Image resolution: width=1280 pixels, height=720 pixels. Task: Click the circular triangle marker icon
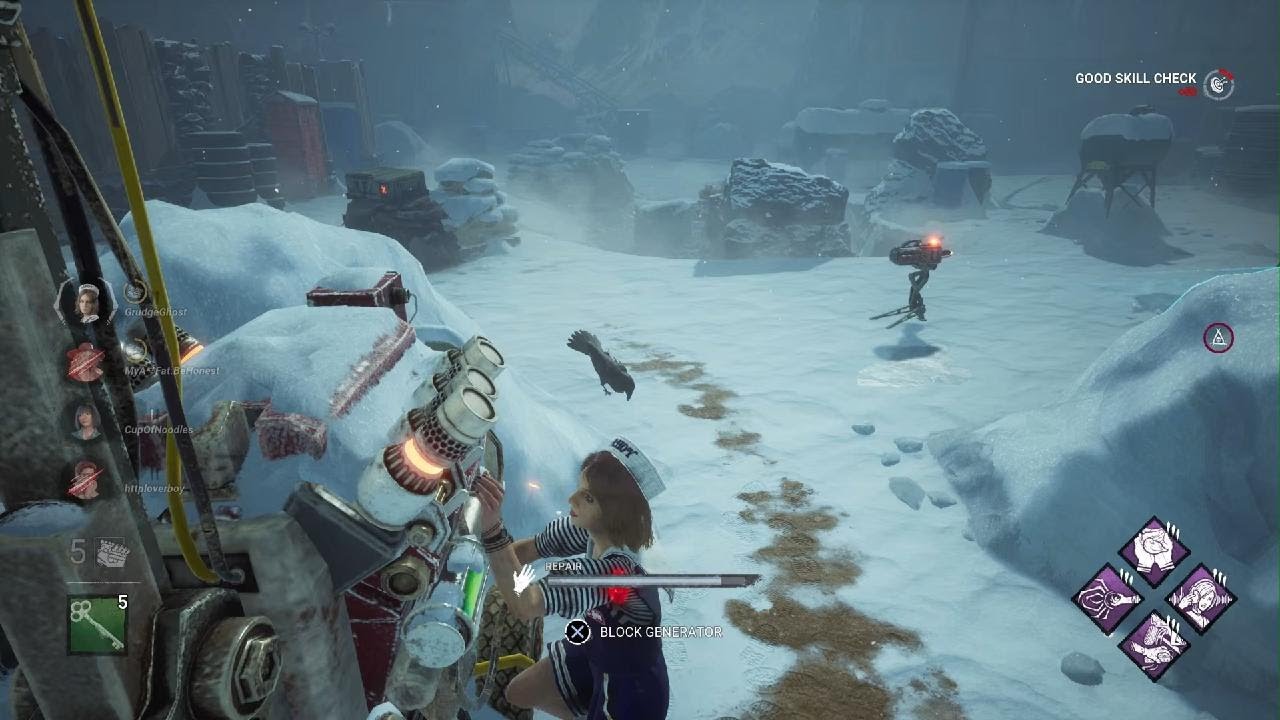coord(1218,338)
